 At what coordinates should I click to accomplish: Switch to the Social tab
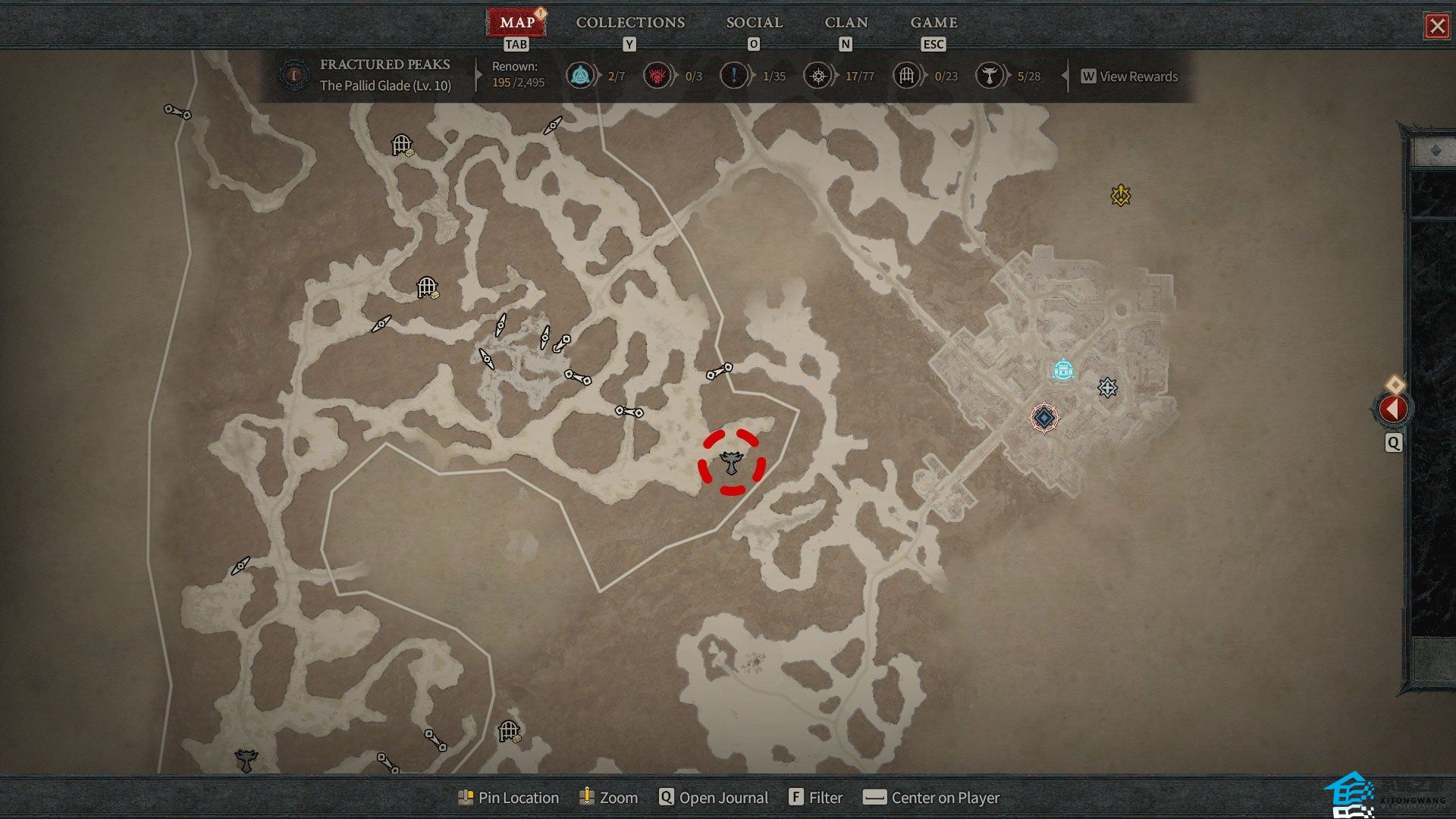(x=754, y=23)
